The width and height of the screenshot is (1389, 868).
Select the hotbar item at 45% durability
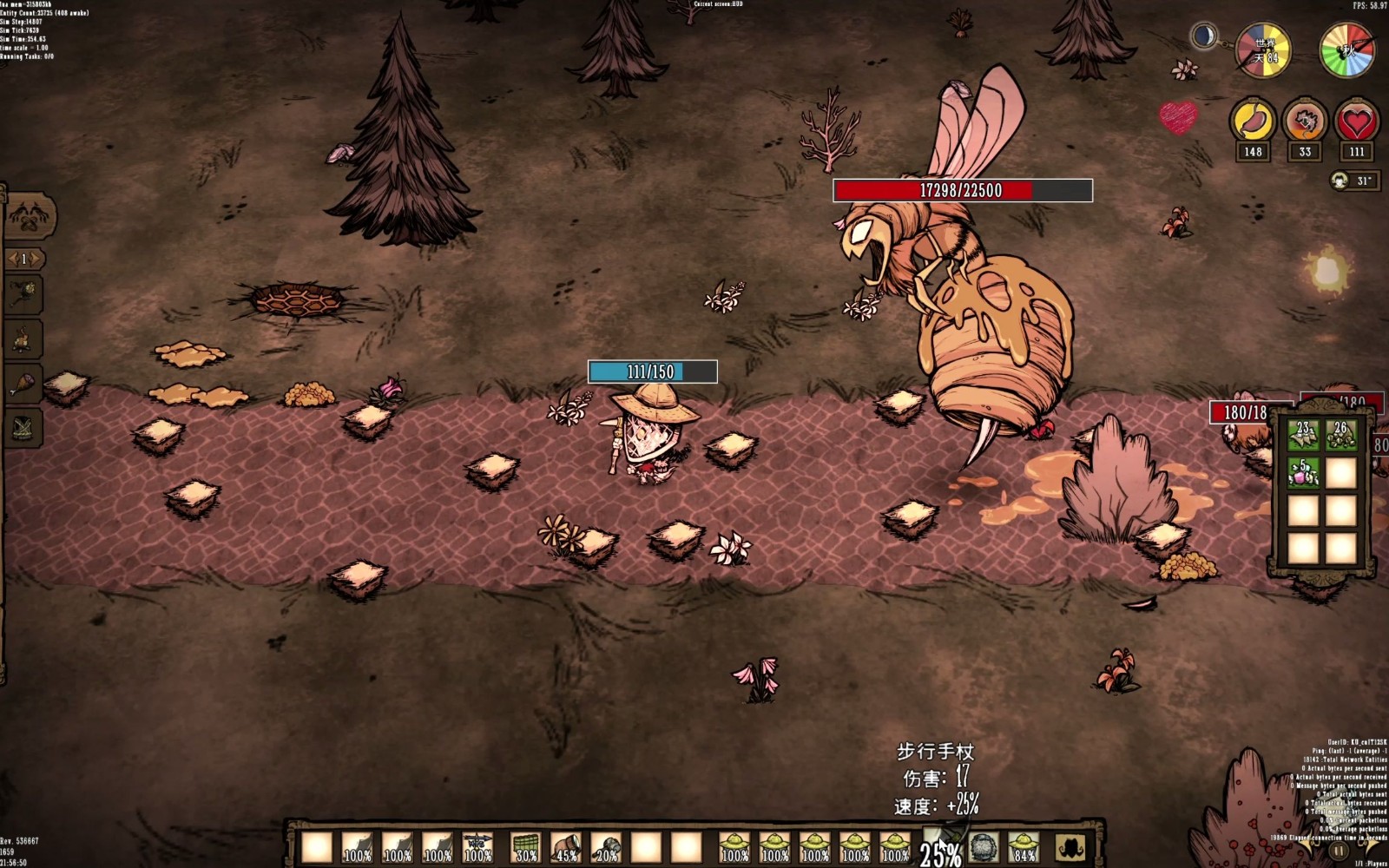point(565,847)
